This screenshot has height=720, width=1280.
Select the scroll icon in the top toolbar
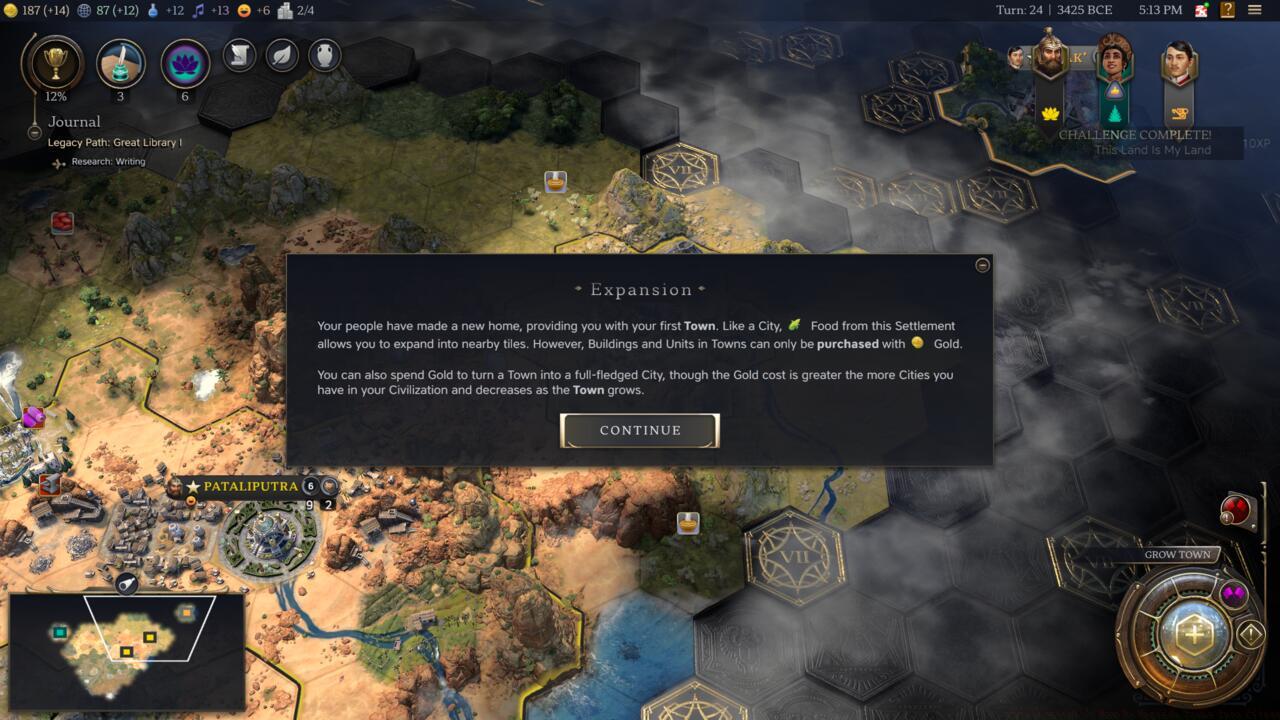click(x=238, y=56)
